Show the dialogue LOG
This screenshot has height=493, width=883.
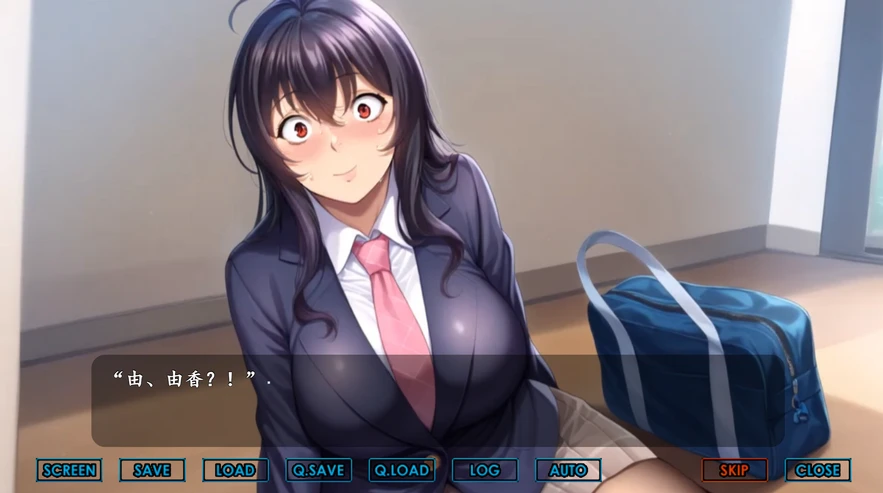click(484, 470)
